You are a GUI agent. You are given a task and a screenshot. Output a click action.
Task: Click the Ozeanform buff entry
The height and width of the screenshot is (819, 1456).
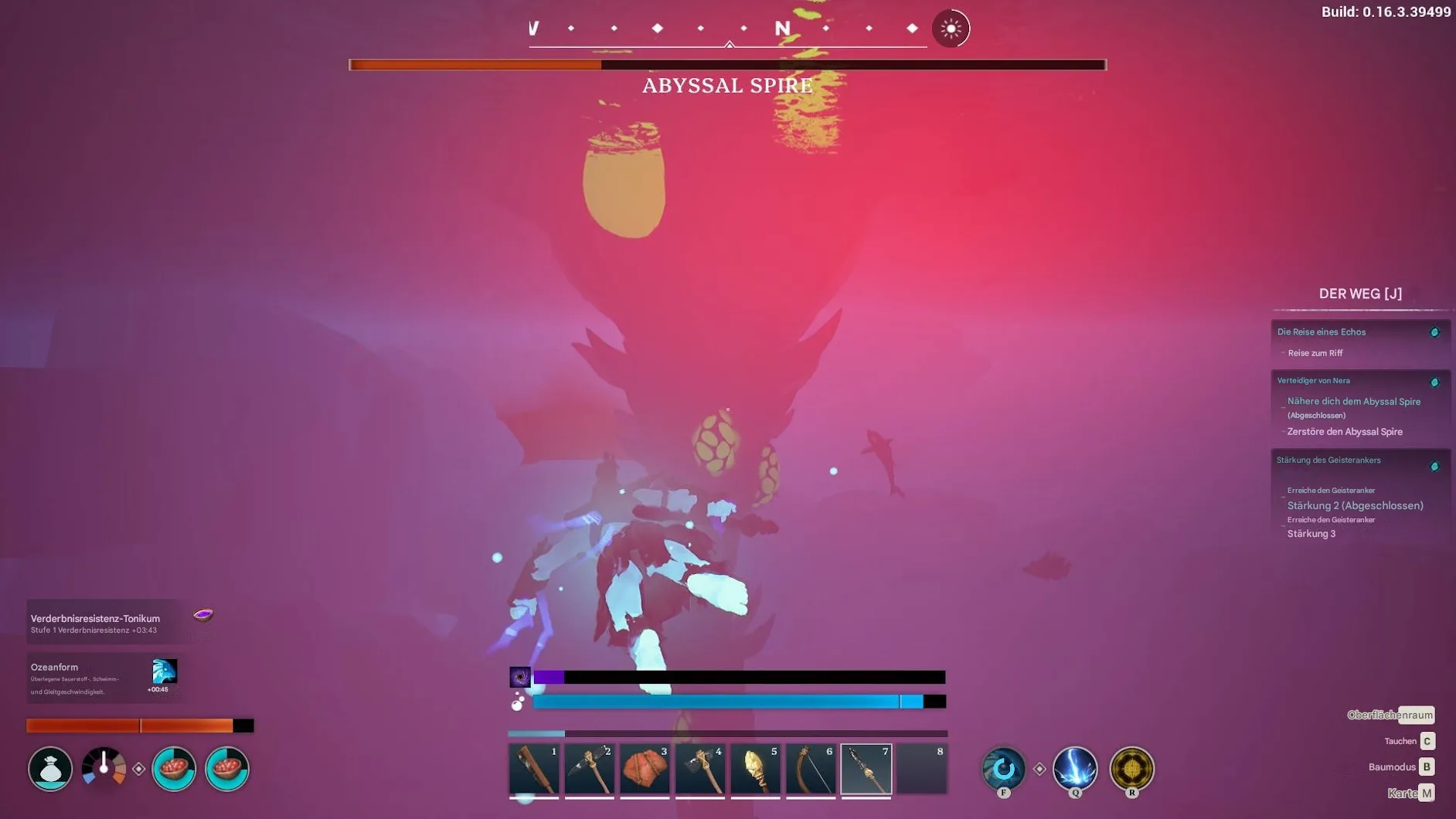(x=104, y=678)
